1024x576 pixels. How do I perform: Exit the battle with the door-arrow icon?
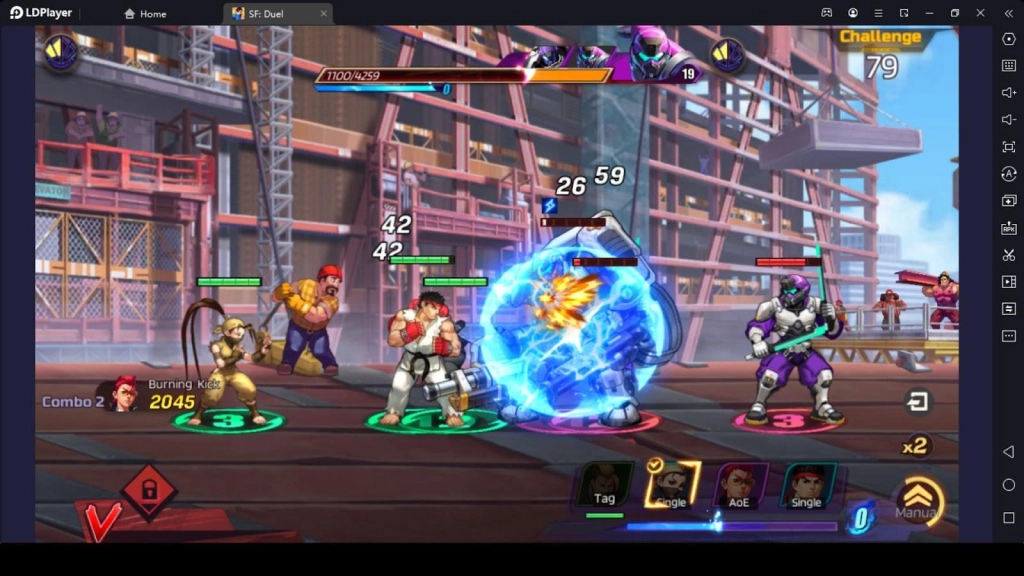click(x=916, y=402)
